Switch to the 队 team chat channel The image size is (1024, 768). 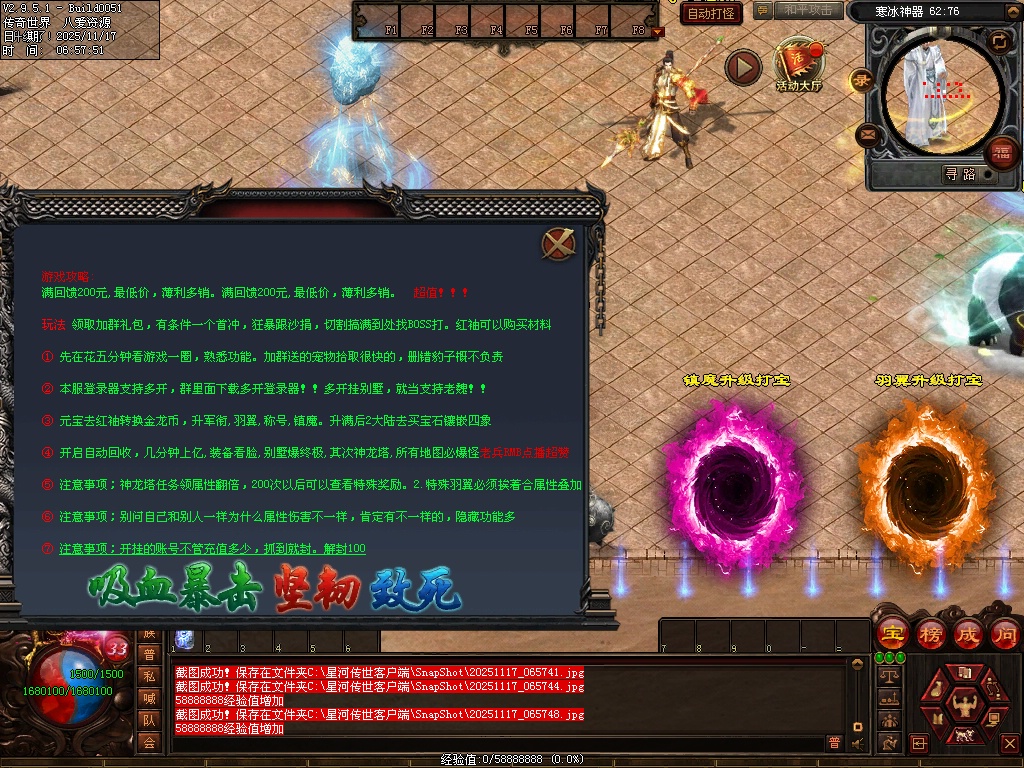tap(148, 720)
